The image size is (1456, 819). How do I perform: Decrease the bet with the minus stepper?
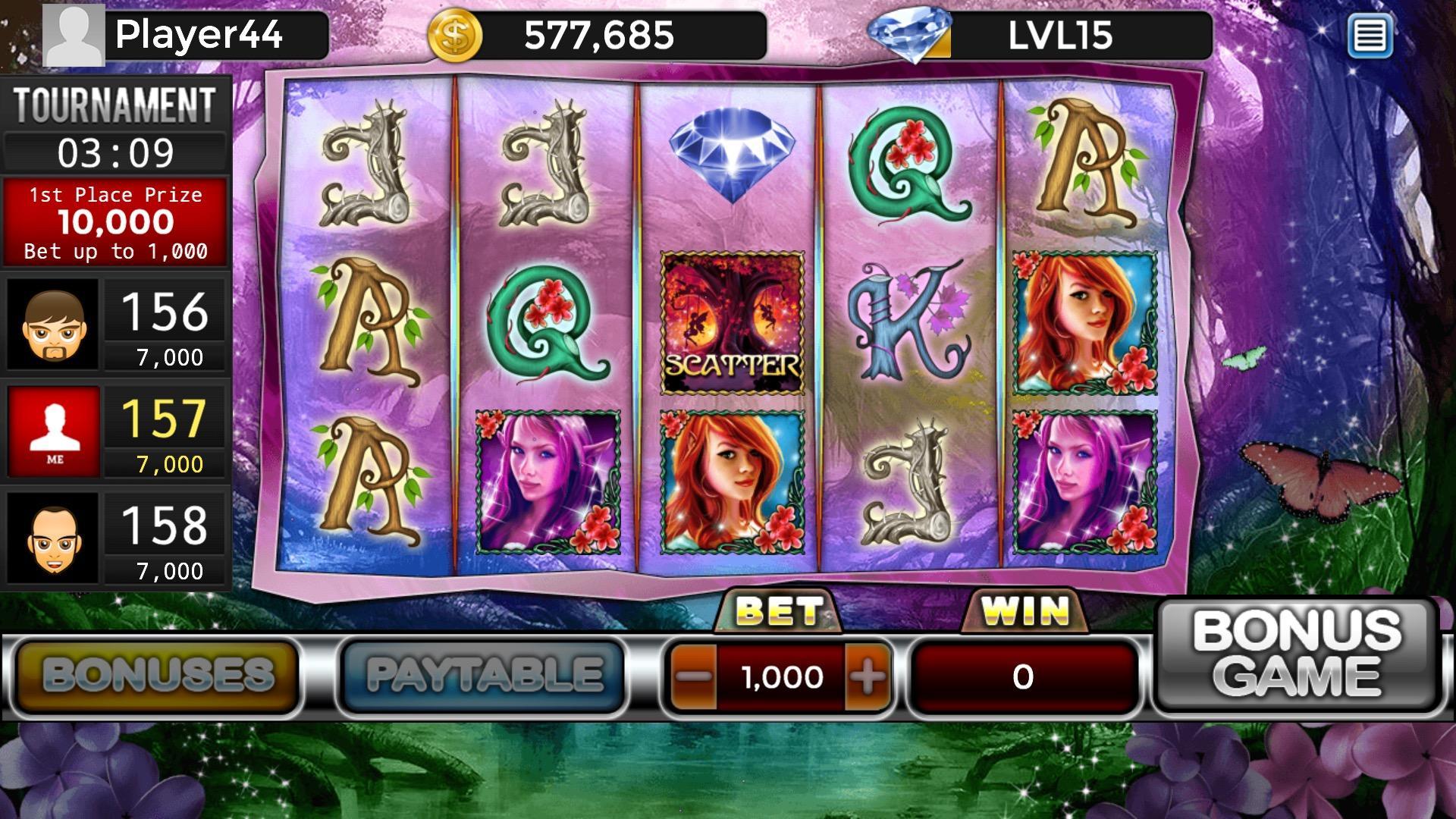tap(692, 677)
